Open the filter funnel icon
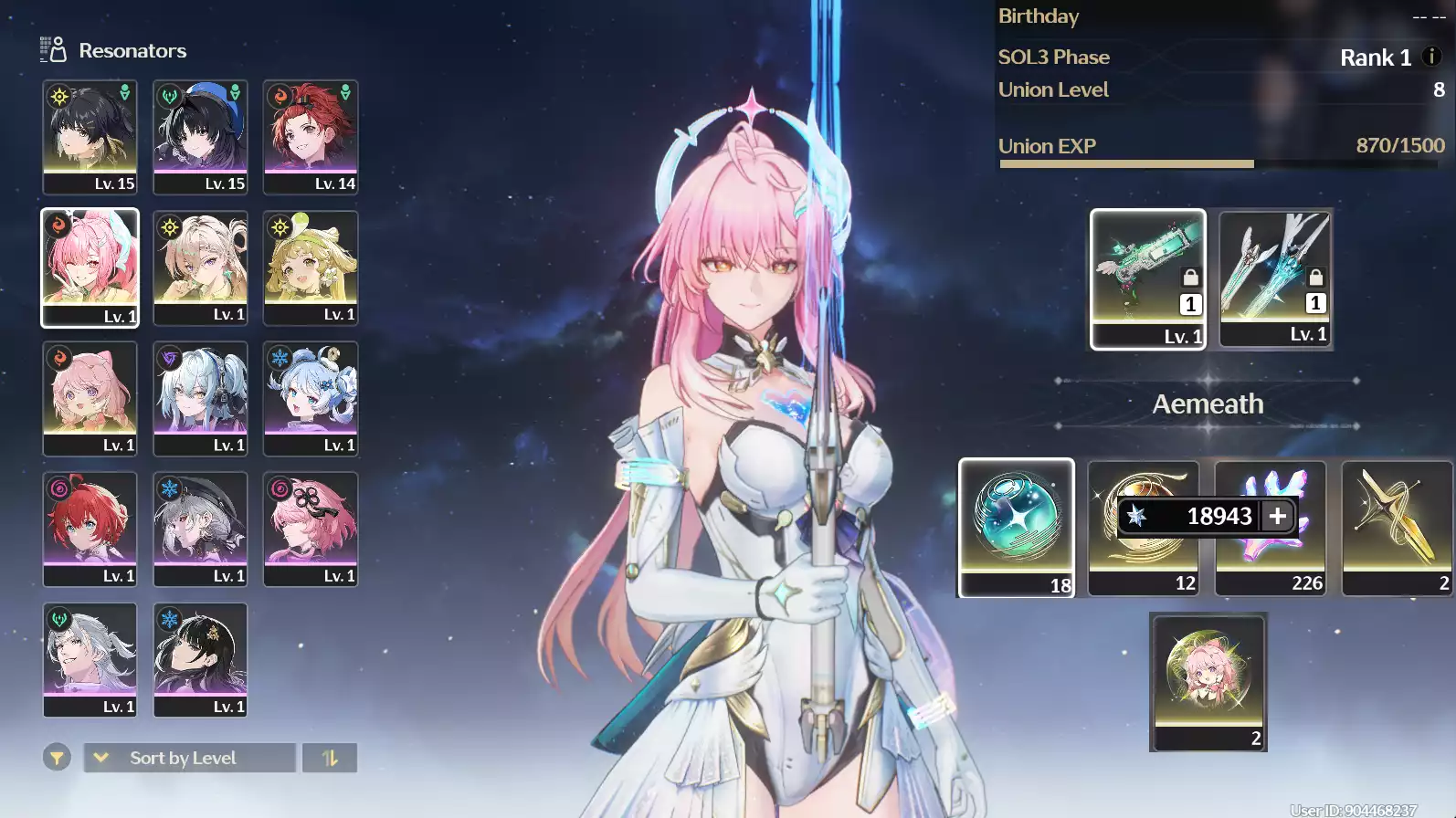 57,758
